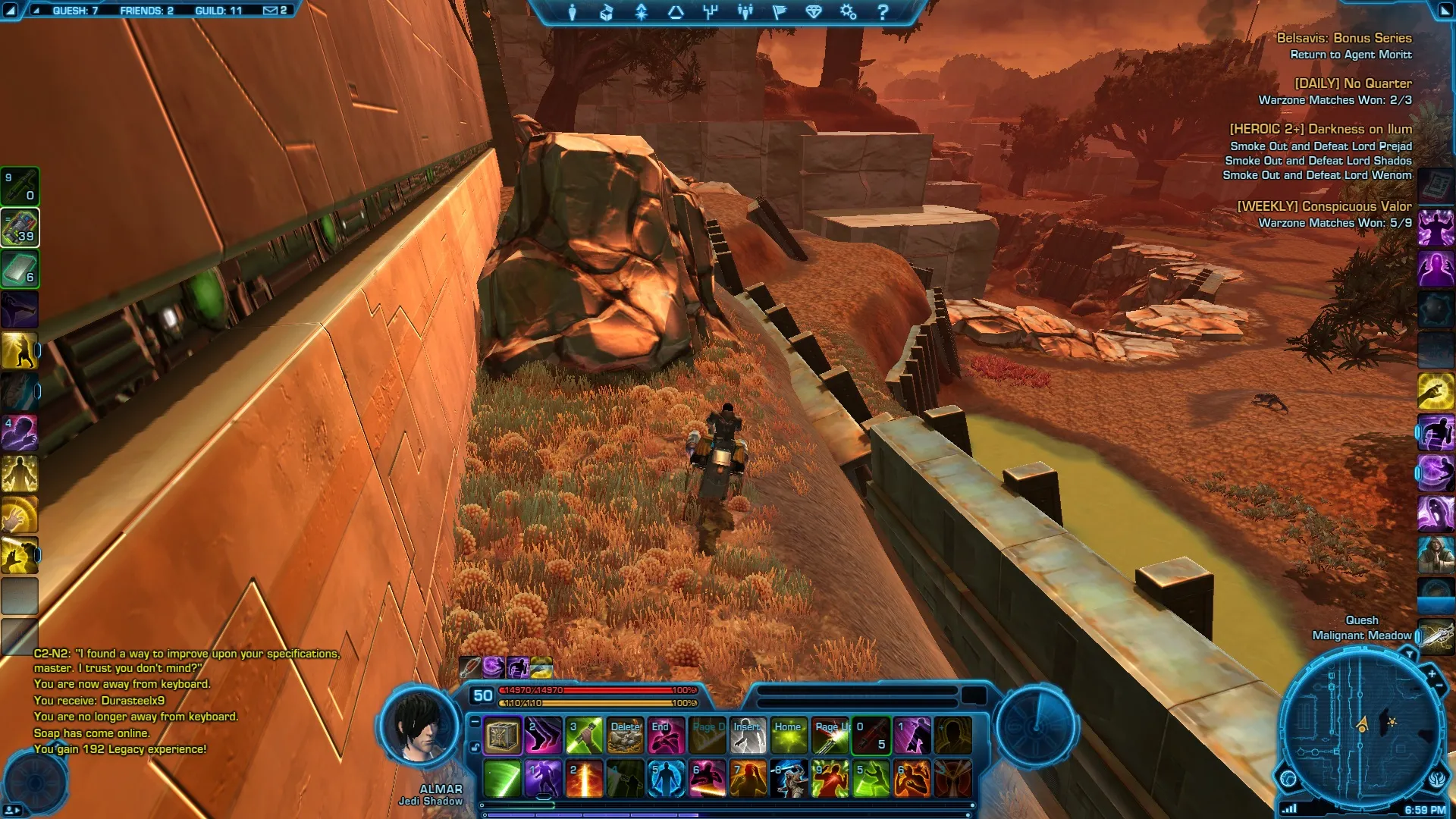Open the gear-shaped preferences menu
This screenshot has width=1456, height=819.
848,12
